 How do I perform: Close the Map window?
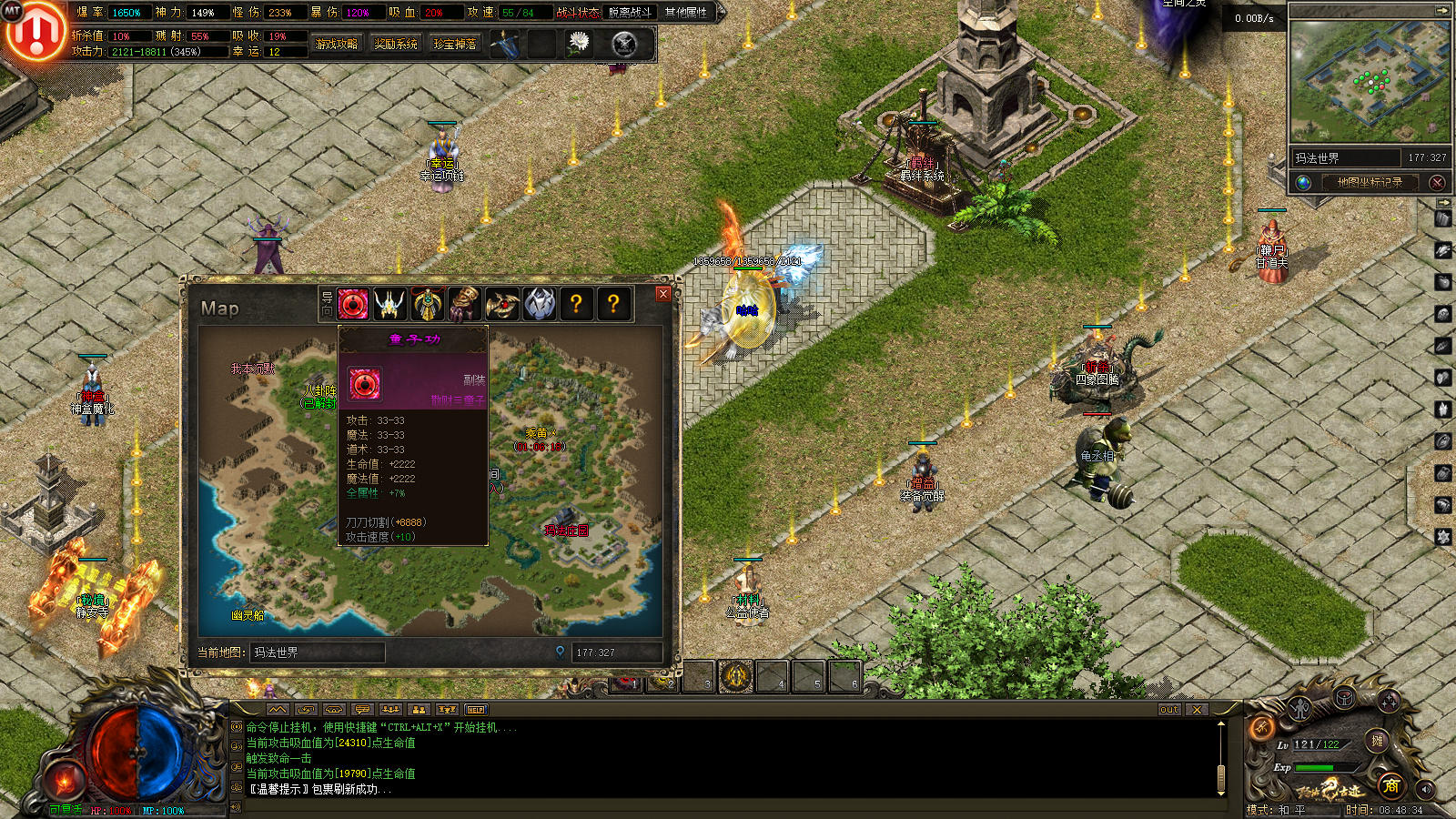point(663,294)
